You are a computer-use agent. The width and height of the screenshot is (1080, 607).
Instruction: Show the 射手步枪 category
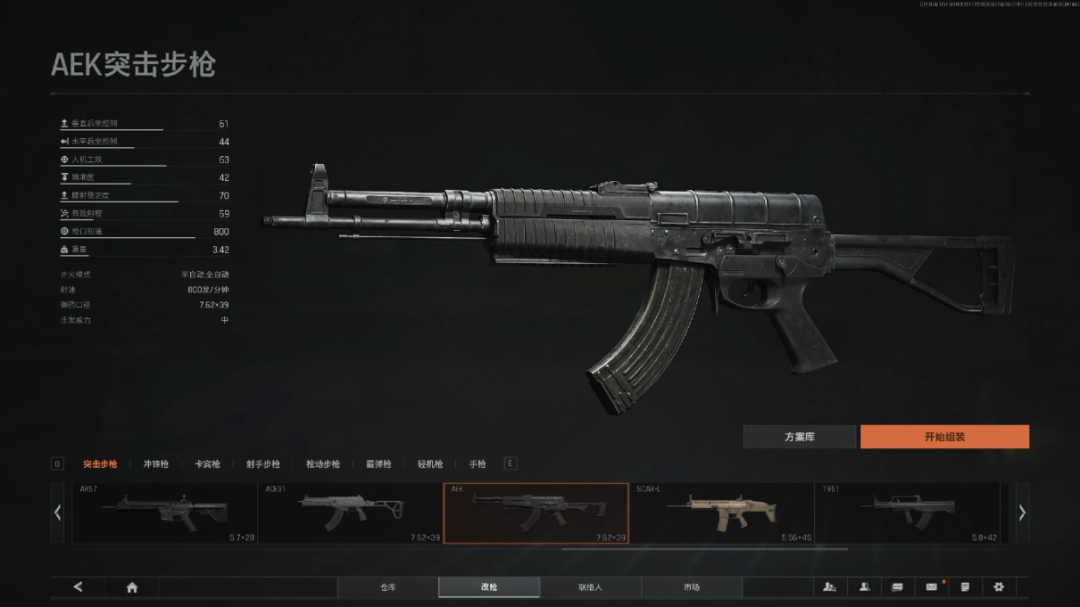(263, 464)
